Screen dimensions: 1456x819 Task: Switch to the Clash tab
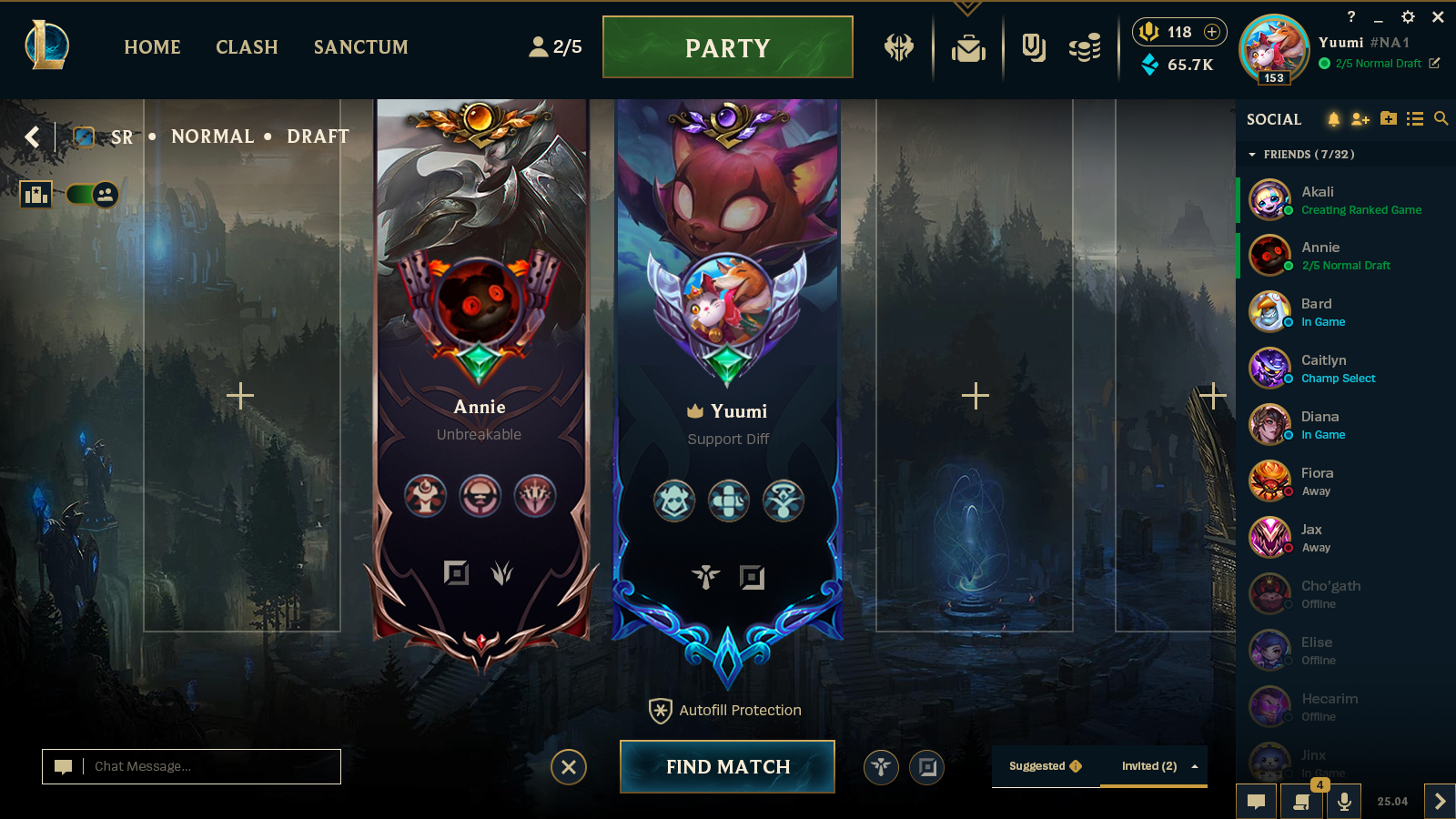pos(247,47)
